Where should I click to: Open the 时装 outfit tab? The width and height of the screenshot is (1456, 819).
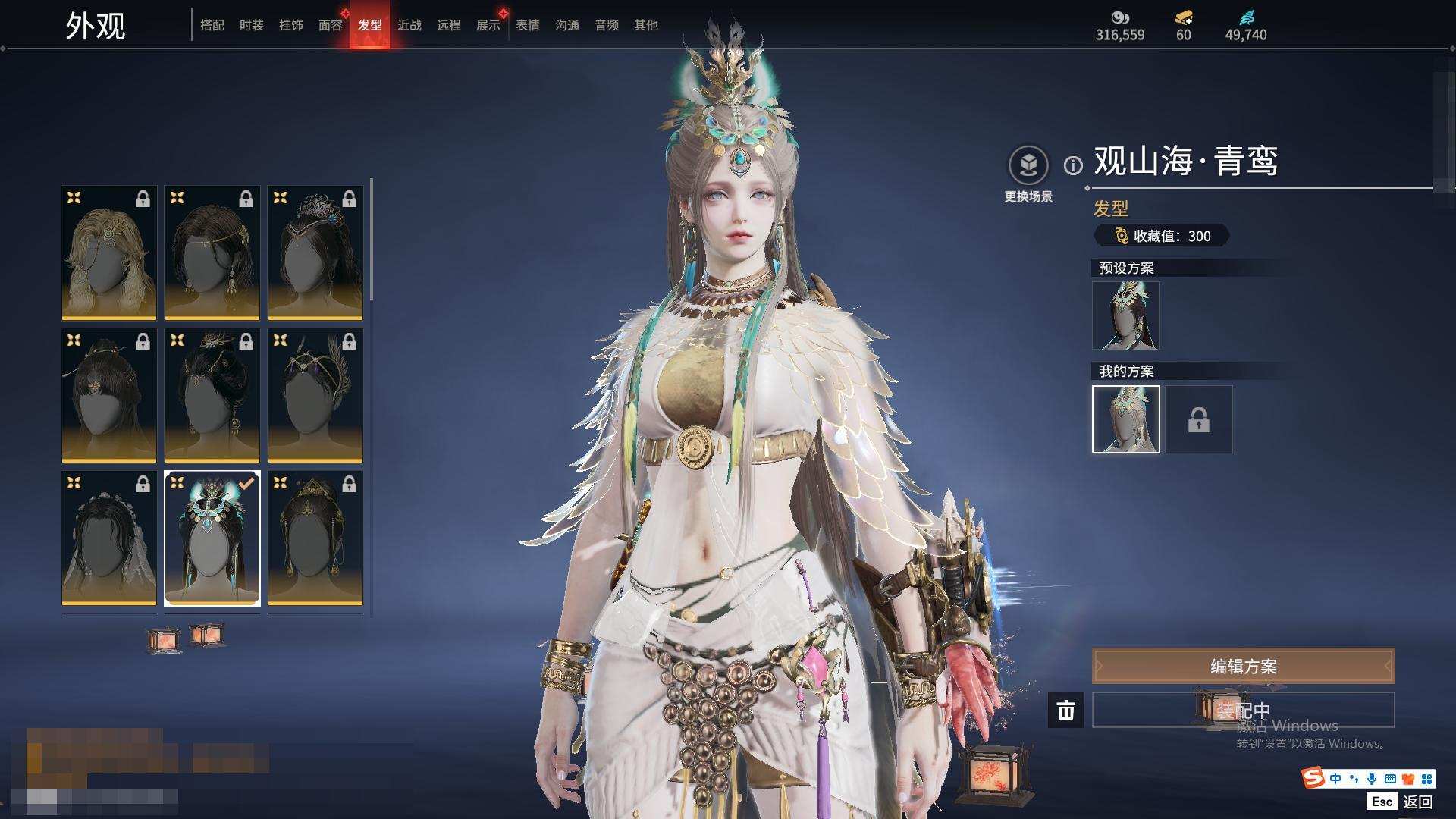[x=252, y=25]
